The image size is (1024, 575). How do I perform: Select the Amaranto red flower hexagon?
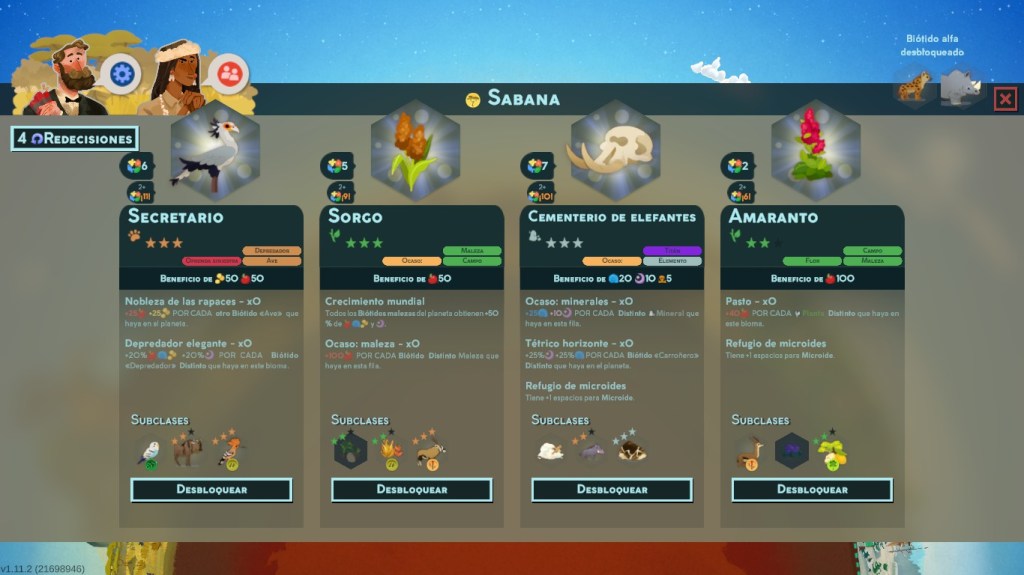[x=814, y=152]
